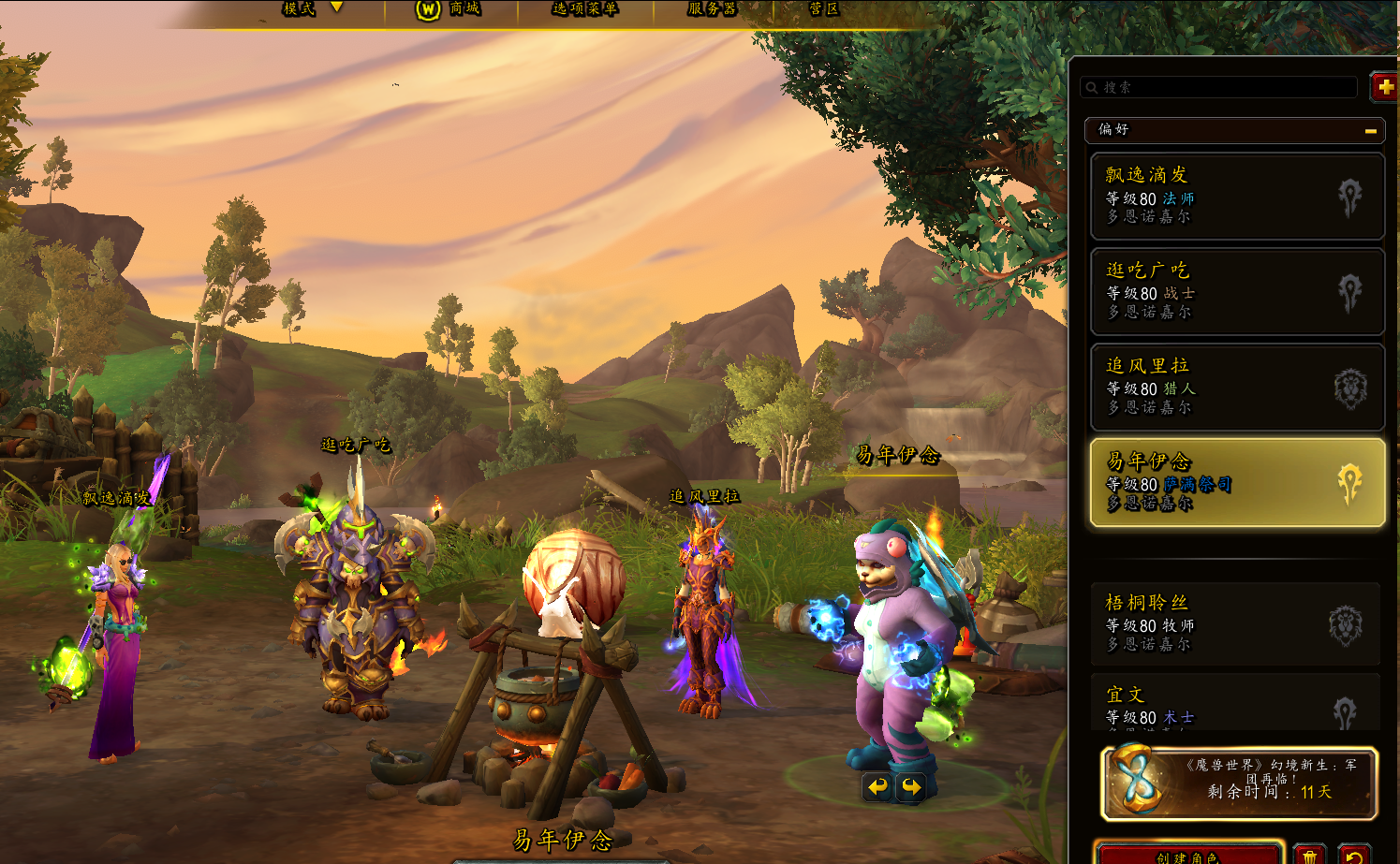This screenshot has width=1400, height=864.
Task: Open the 选项菜单 options menu
Action: (584, 8)
